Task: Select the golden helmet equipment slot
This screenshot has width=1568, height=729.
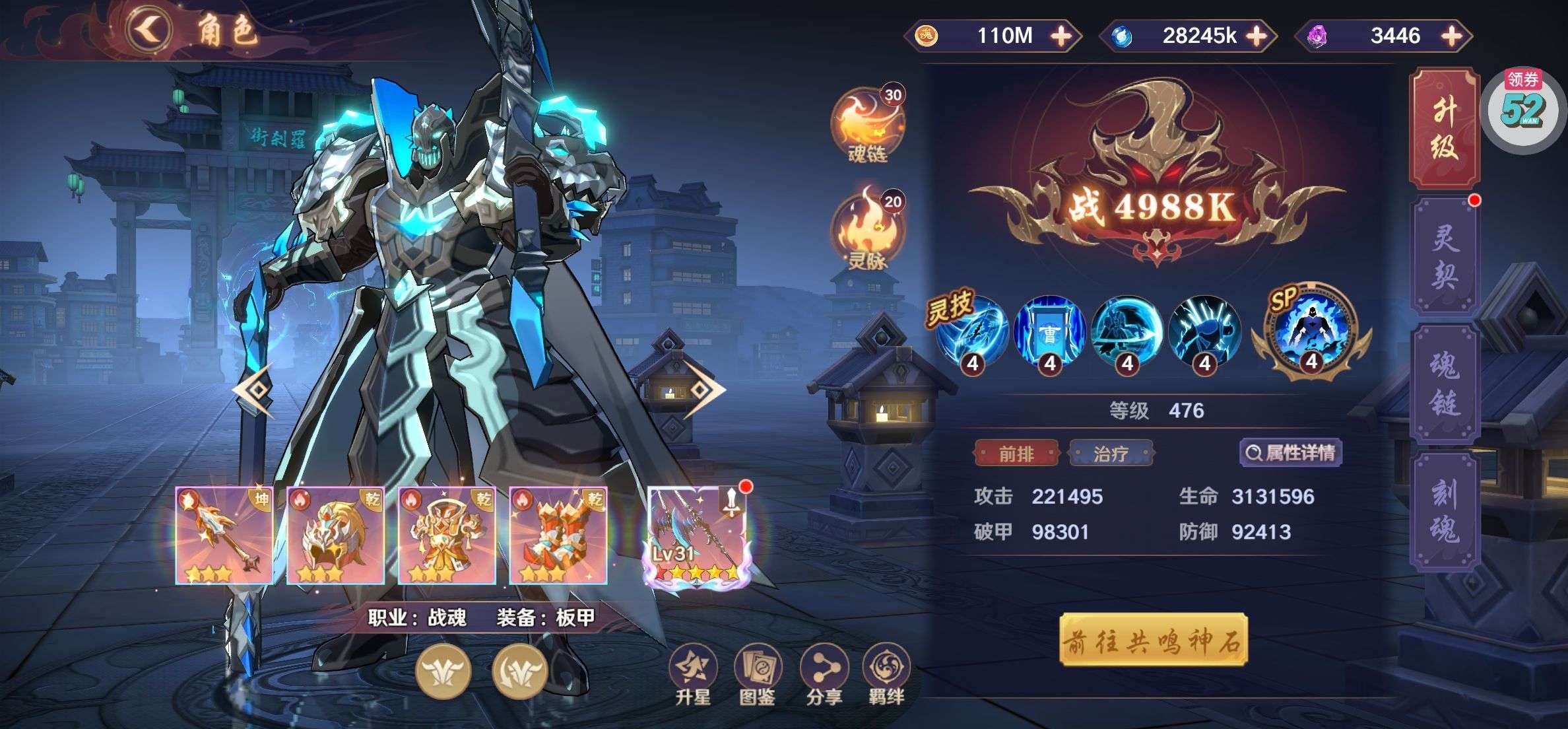Action: point(335,535)
